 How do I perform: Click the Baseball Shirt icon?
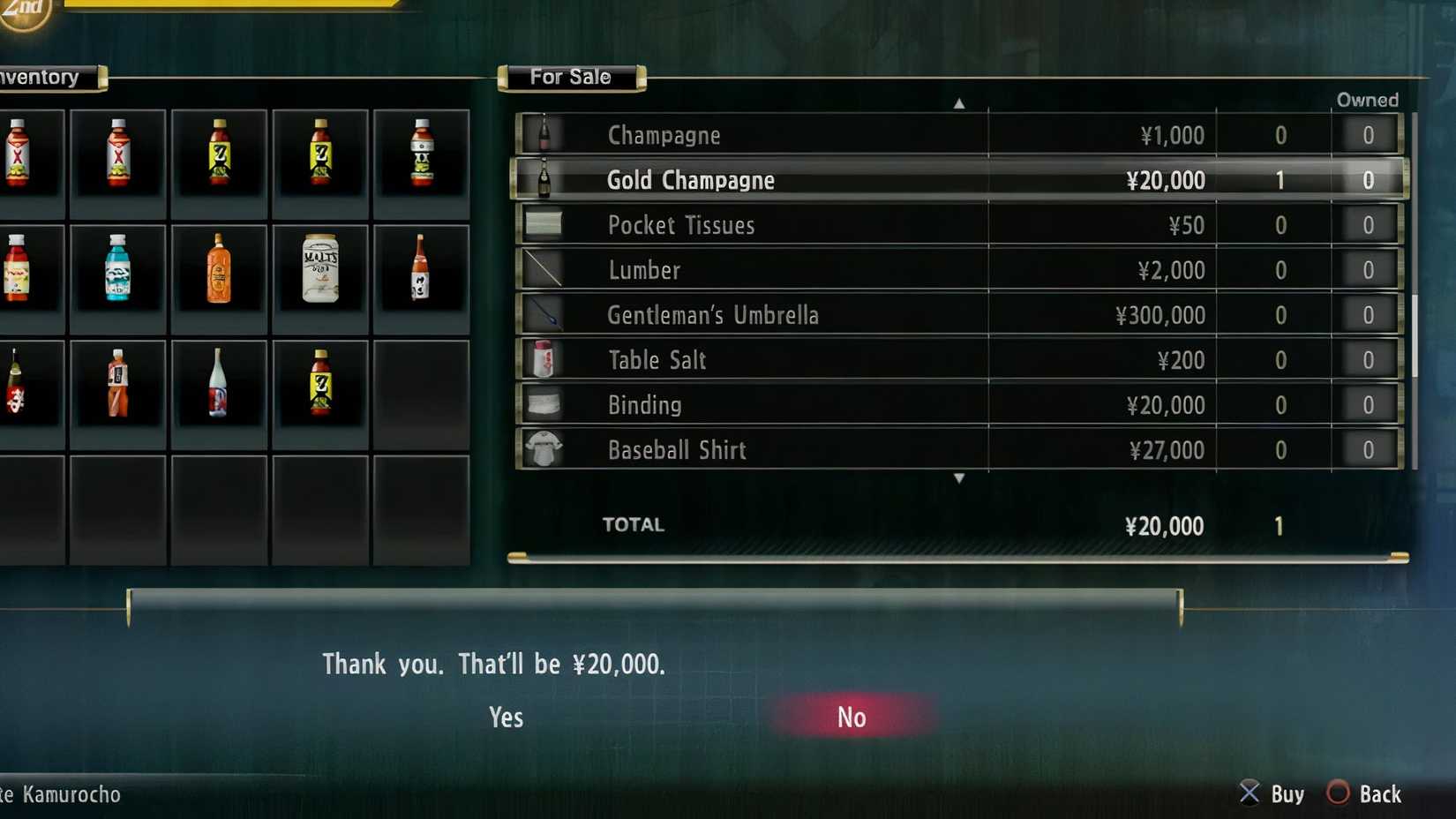pos(544,447)
